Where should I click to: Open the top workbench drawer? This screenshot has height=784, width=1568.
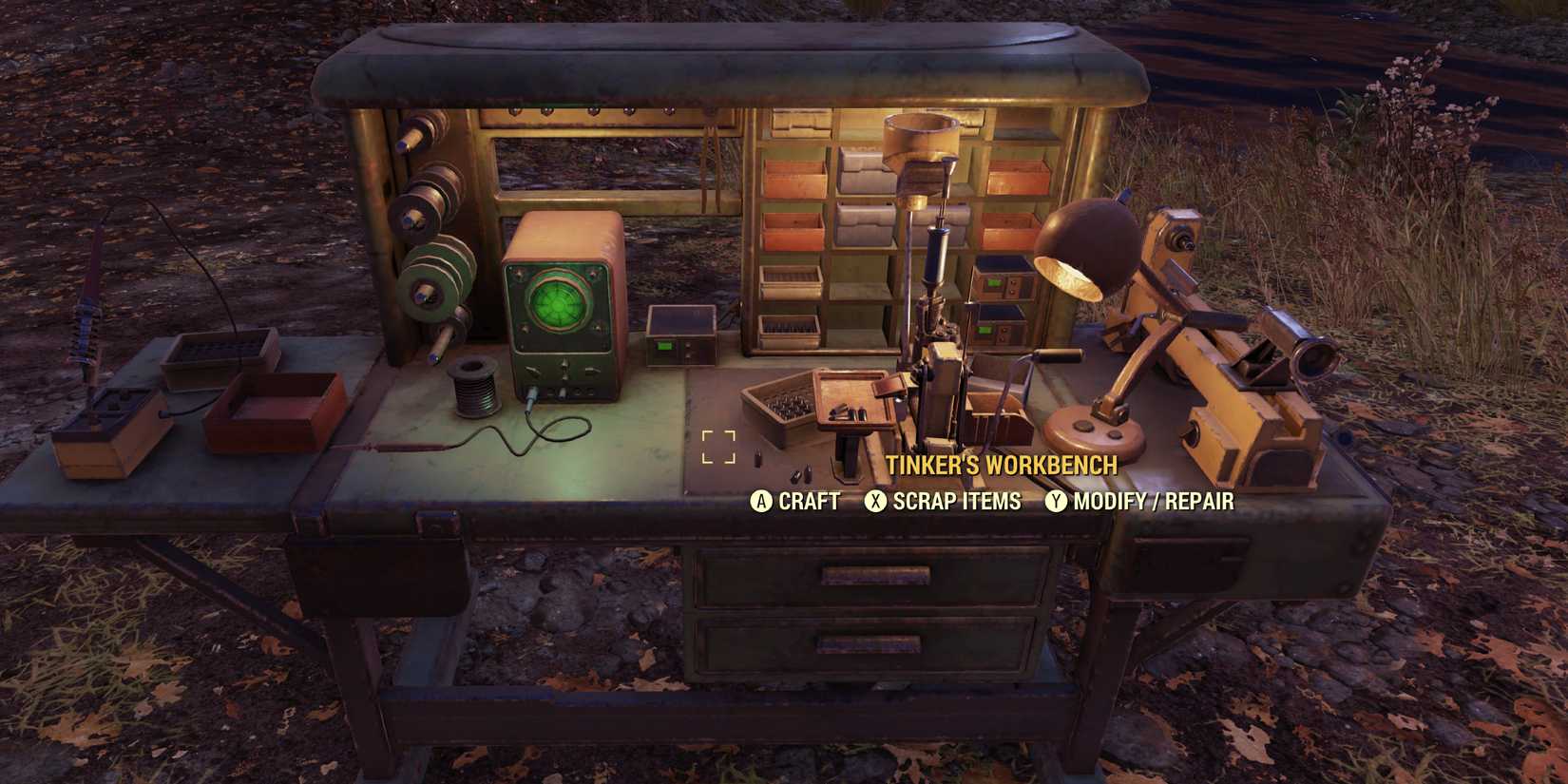pyautogui.click(x=874, y=575)
